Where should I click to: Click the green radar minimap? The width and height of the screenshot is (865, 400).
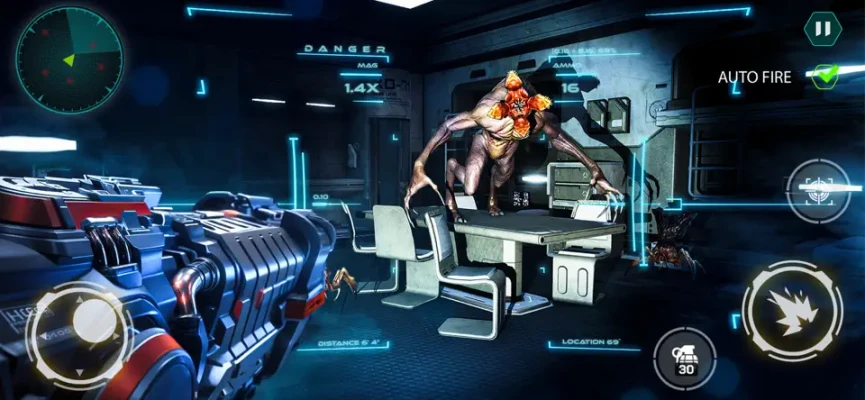70,50
